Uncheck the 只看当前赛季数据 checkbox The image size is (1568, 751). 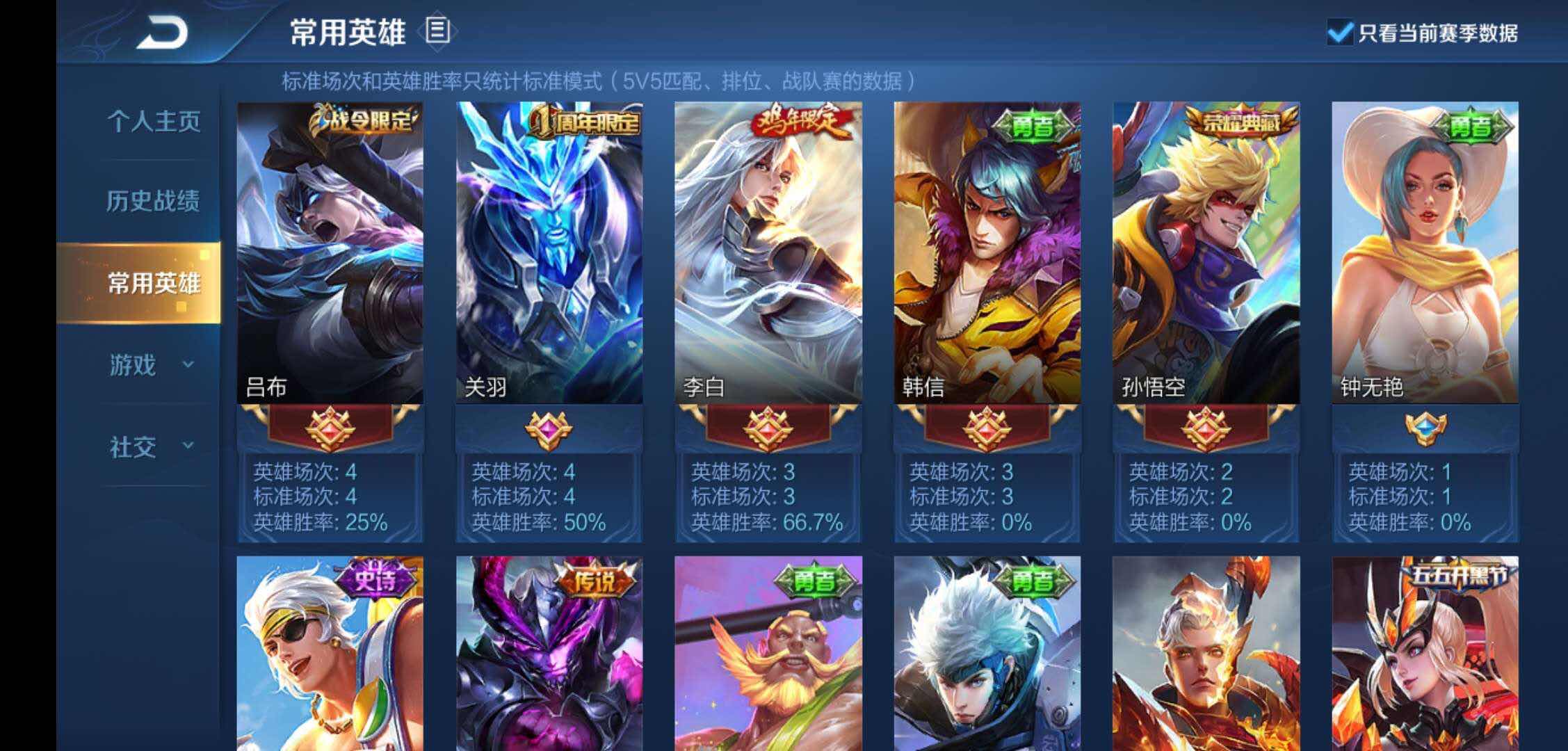[x=1342, y=31]
